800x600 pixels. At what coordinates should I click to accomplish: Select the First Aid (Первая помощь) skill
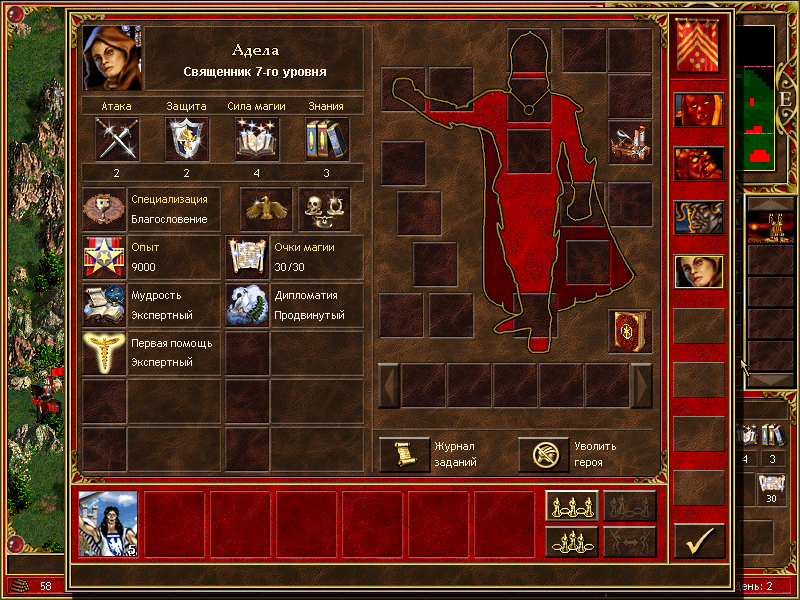[104, 353]
